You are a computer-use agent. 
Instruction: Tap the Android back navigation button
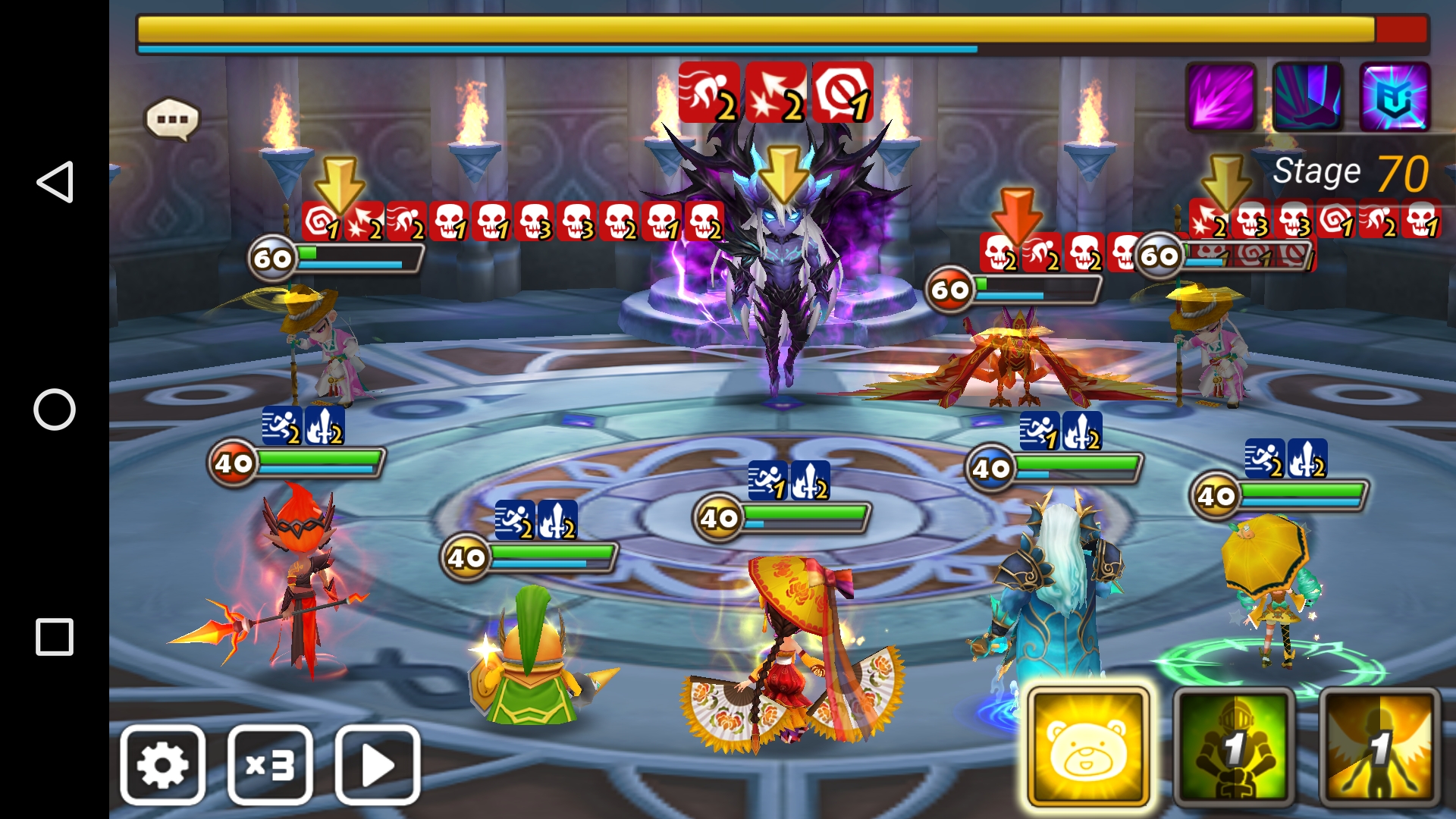pyautogui.click(x=55, y=182)
